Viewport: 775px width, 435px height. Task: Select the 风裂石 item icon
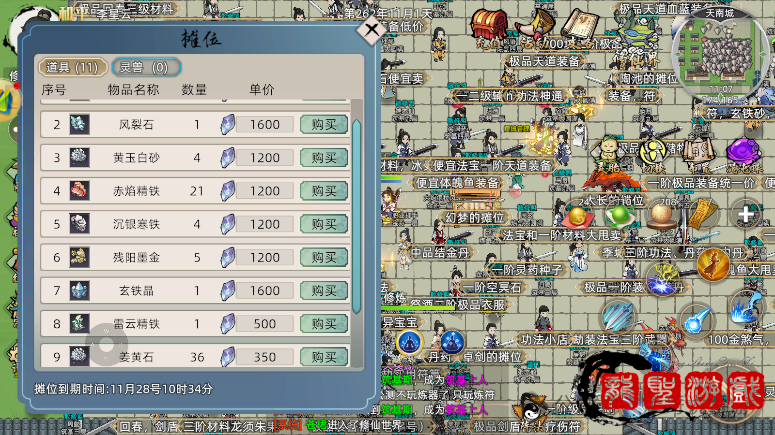79,125
